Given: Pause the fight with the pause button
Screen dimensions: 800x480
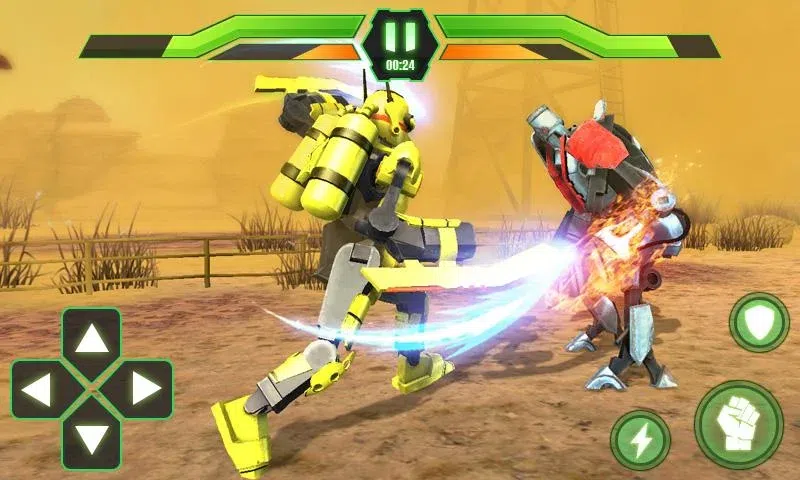Looking at the screenshot, I should [x=400, y=38].
